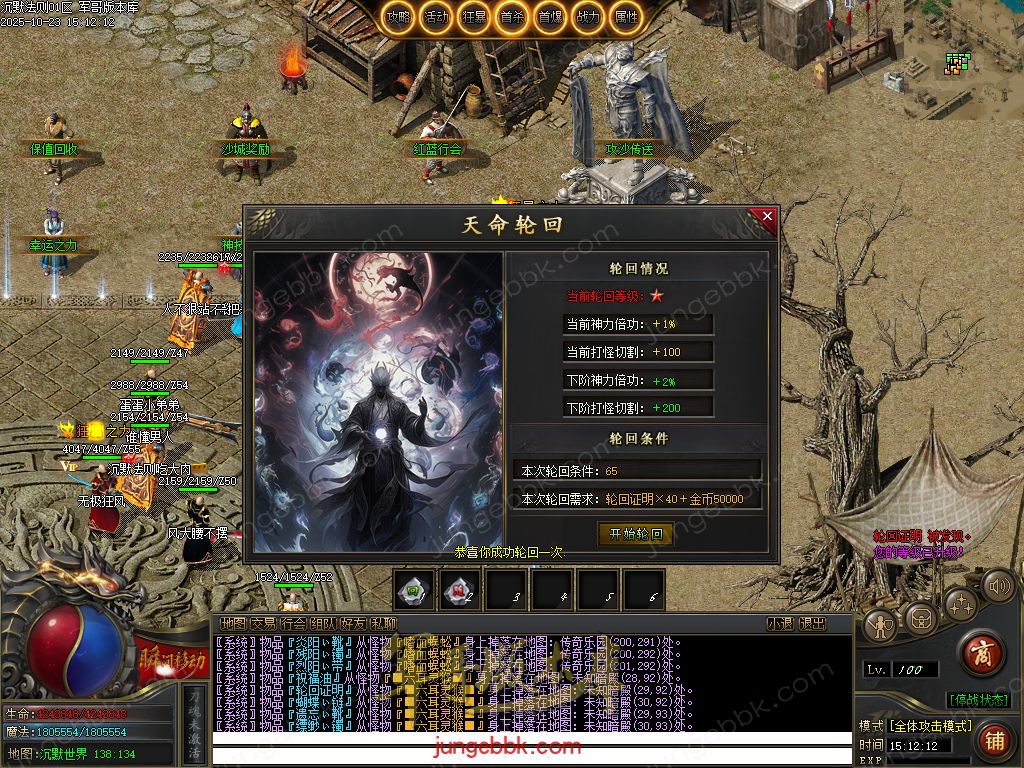The image size is (1024, 768).
Task: Show the 首杀 first-kill panel
Action: [512, 17]
